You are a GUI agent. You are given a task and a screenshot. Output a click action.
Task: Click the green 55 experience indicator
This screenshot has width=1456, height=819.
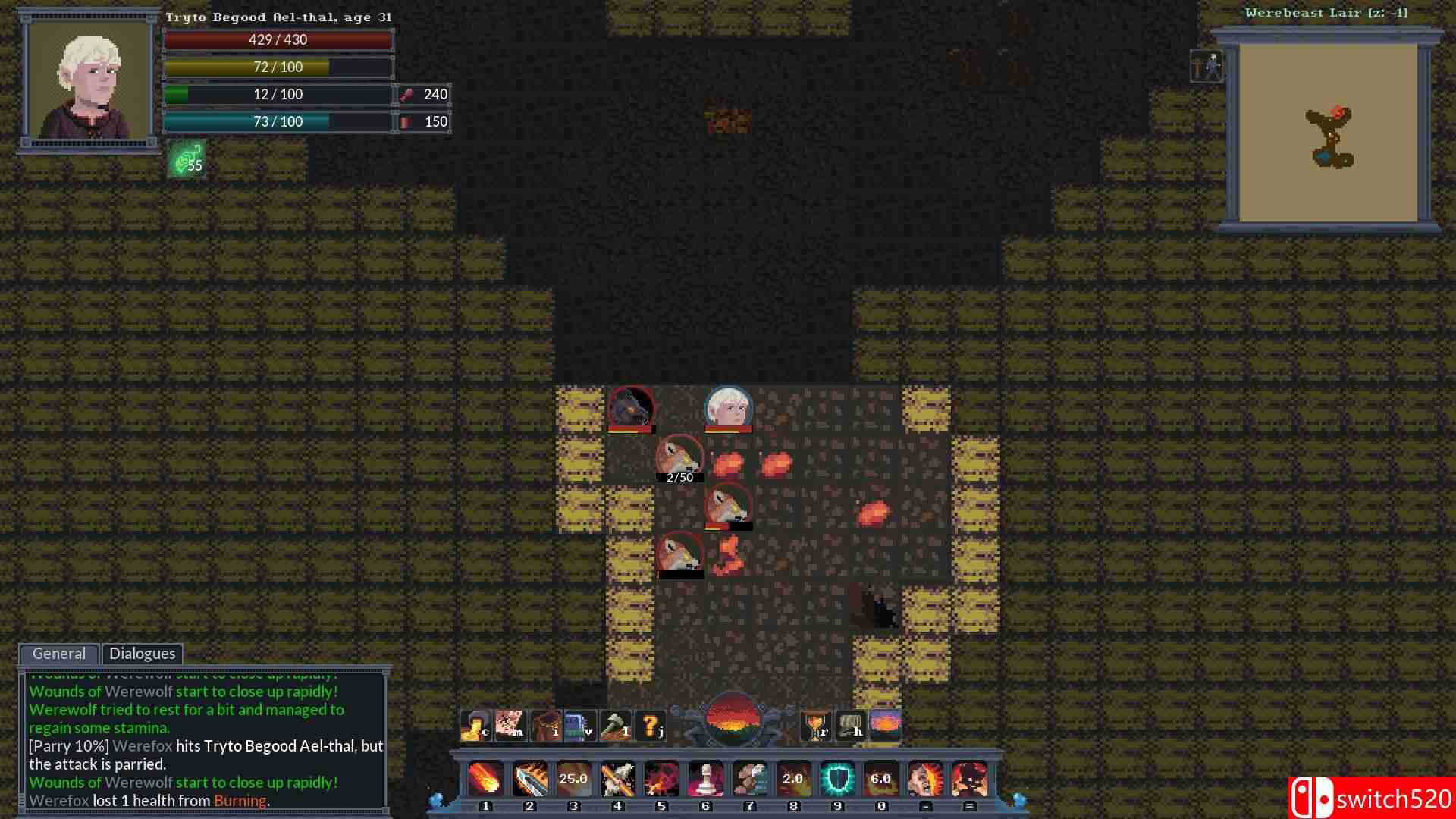point(187,160)
